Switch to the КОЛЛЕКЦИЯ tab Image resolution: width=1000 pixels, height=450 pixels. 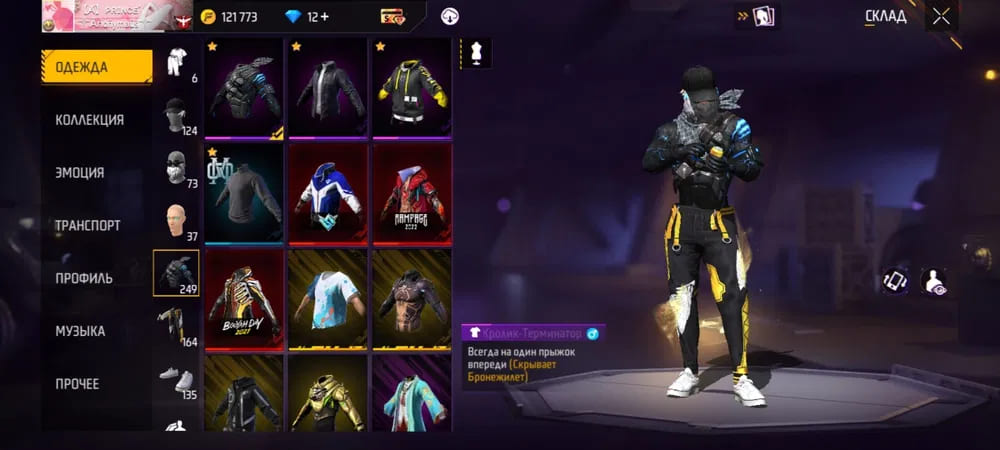90,120
